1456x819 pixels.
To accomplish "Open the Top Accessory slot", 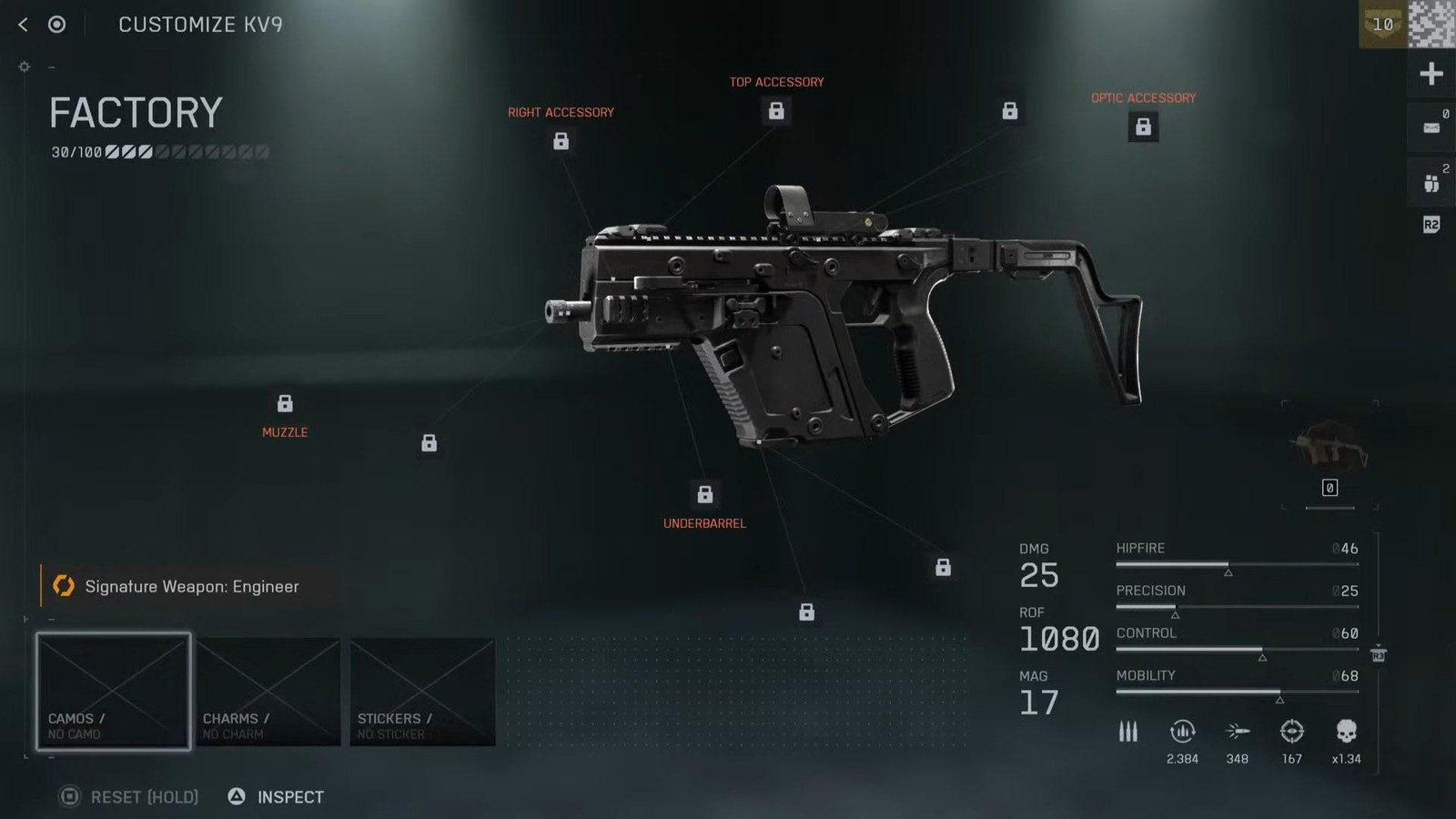I will click(x=776, y=111).
